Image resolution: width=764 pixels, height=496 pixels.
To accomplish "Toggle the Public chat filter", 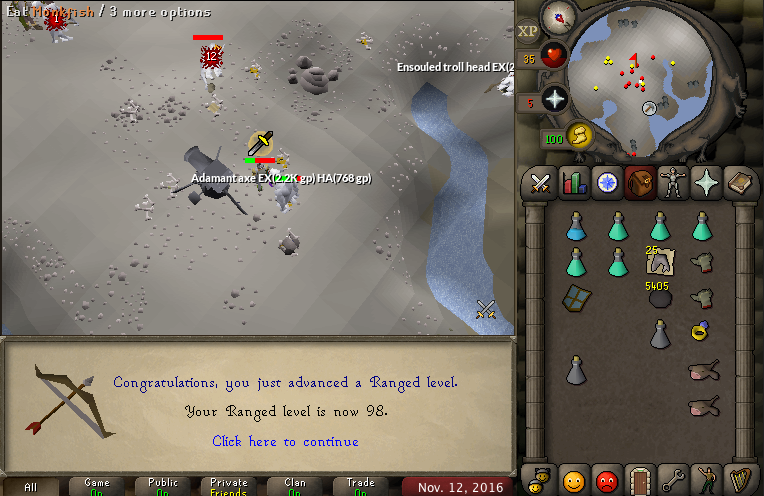I will click(163, 486).
